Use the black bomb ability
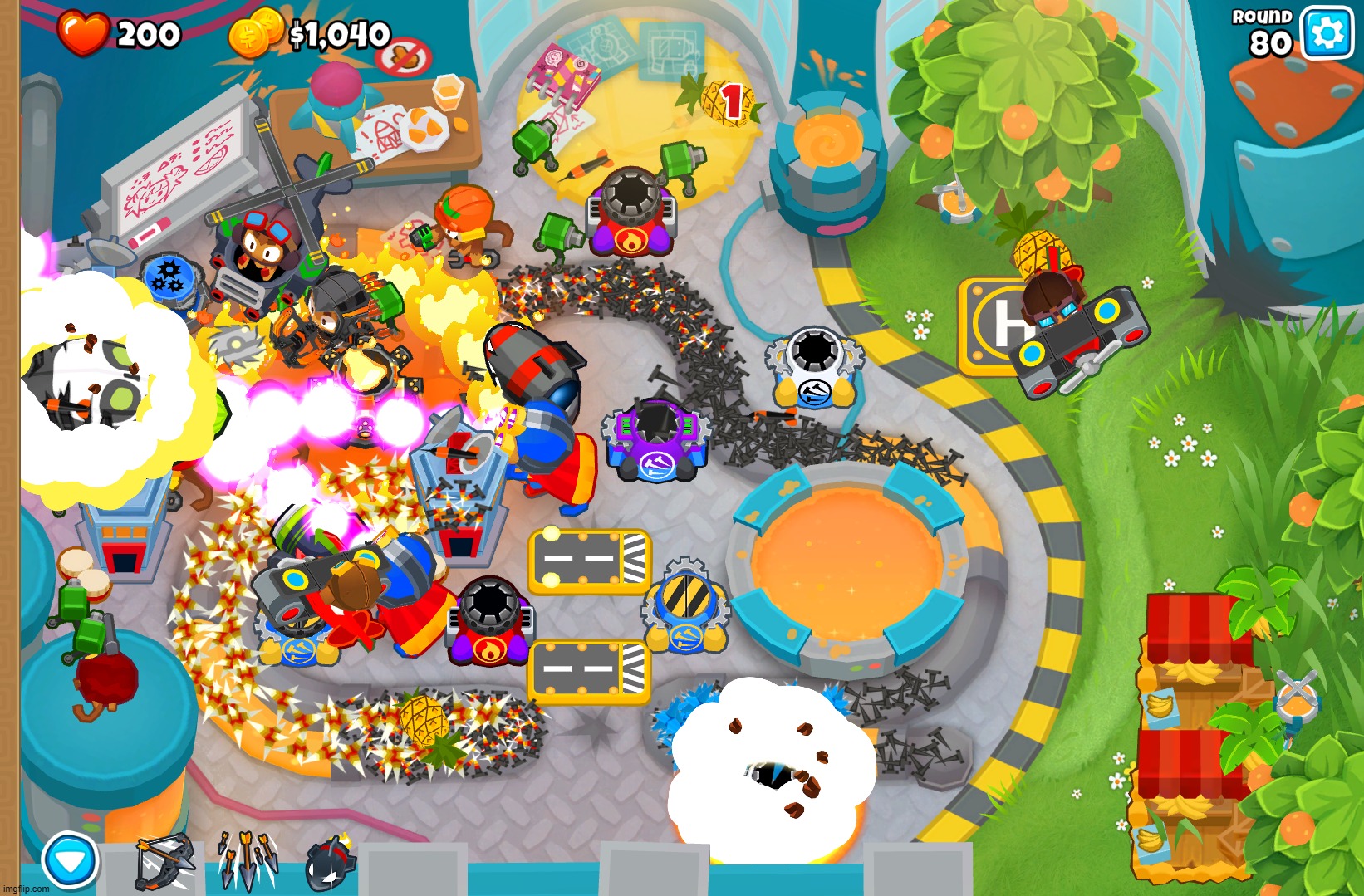The image size is (1364, 896). pos(331,864)
